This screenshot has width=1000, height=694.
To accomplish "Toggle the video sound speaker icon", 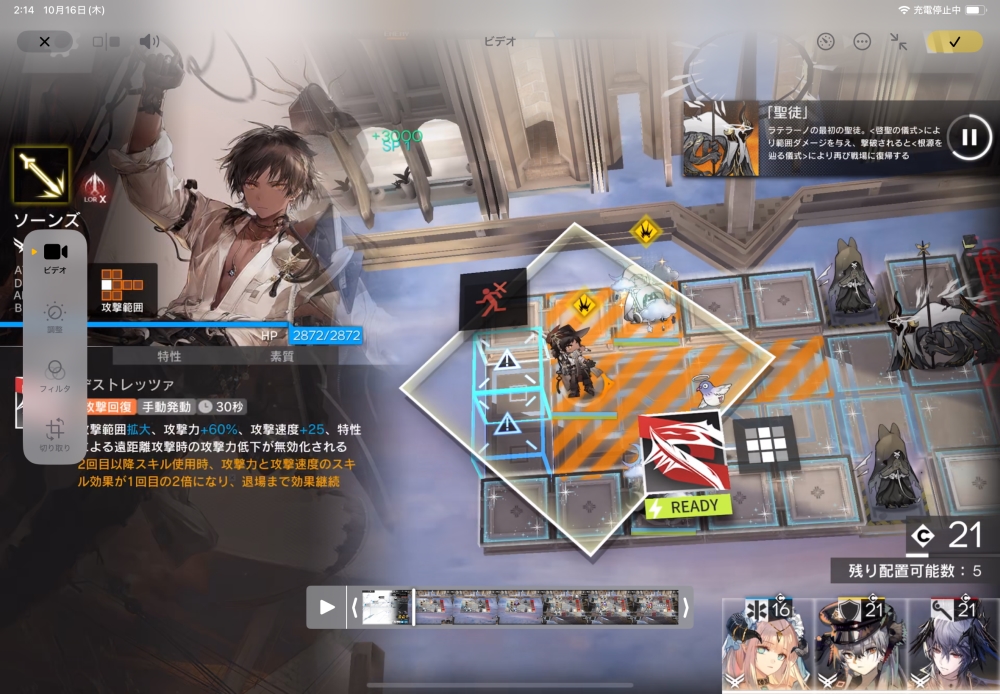I will [x=149, y=41].
